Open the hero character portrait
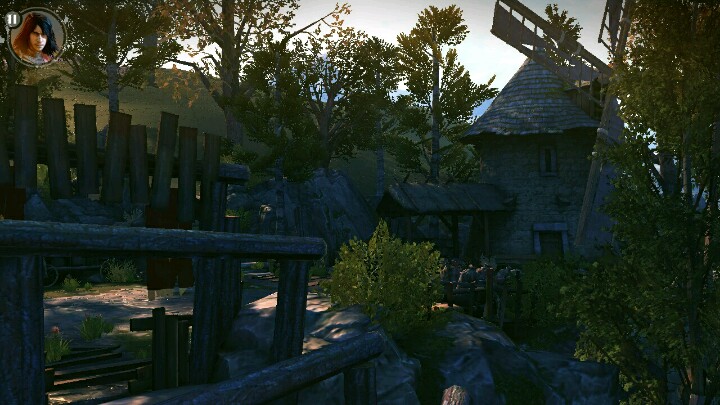Image resolution: width=720 pixels, height=405 pixels. coord(38,38)
